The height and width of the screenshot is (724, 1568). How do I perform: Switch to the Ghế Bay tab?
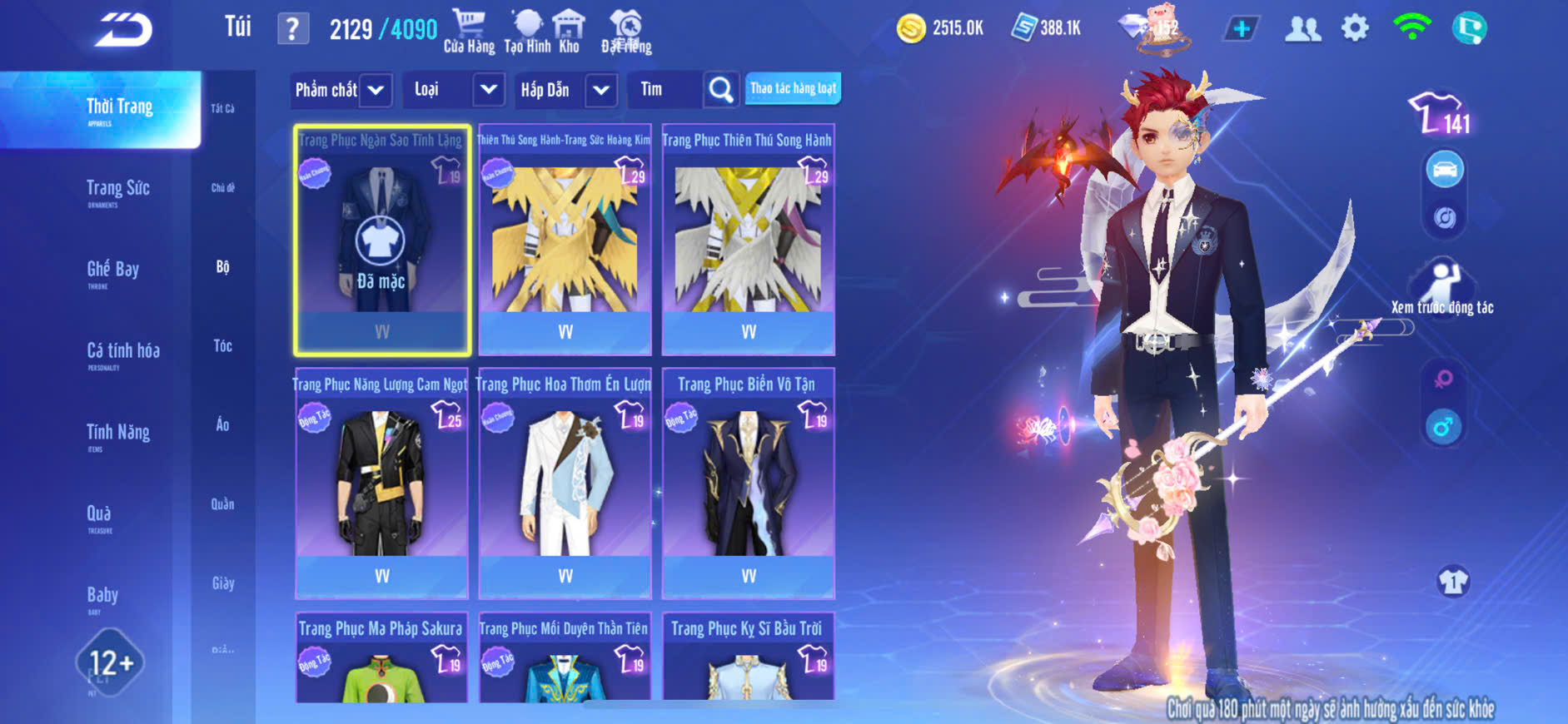[112, 270]
